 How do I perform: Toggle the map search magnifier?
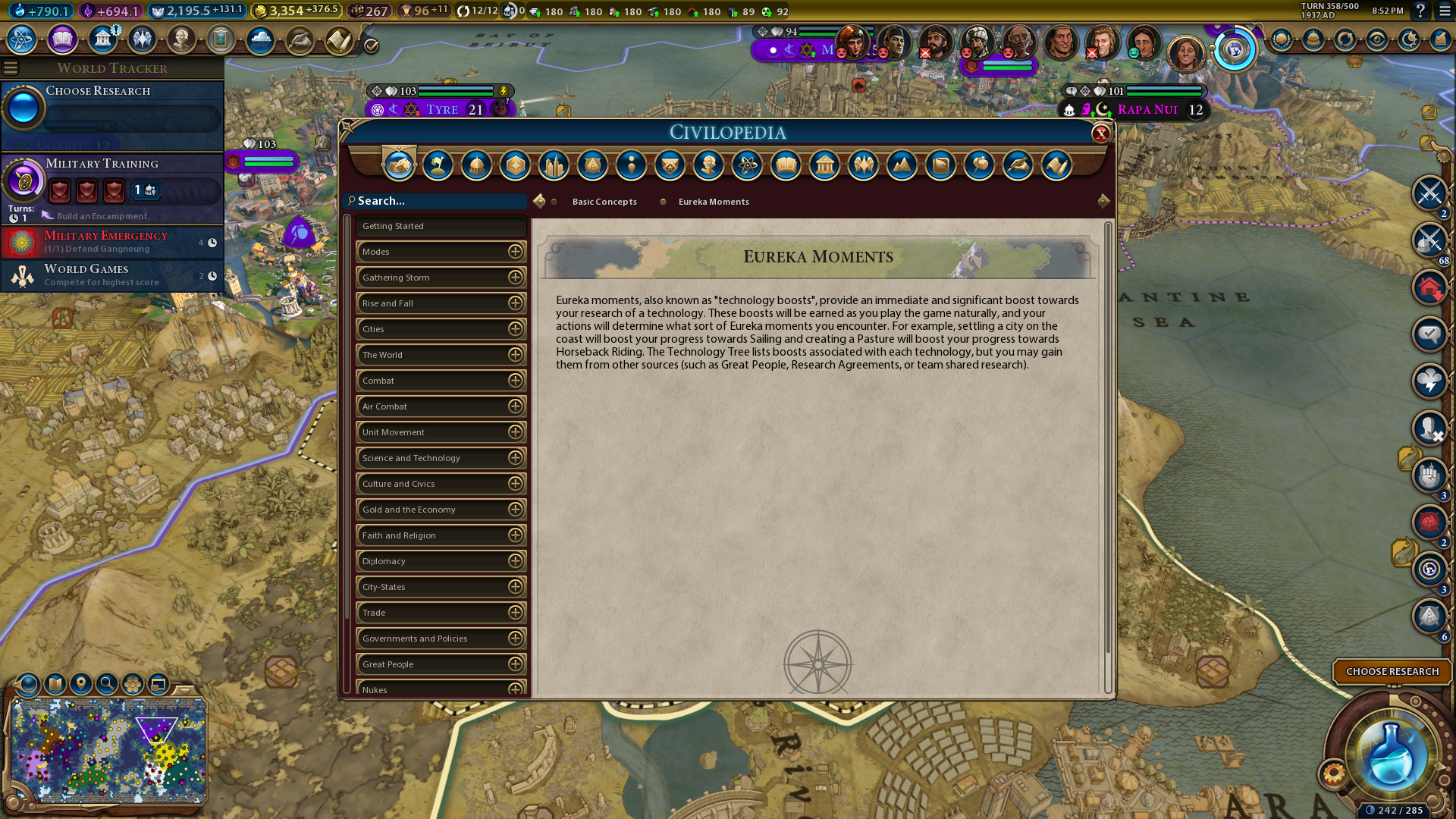[107, 684]
